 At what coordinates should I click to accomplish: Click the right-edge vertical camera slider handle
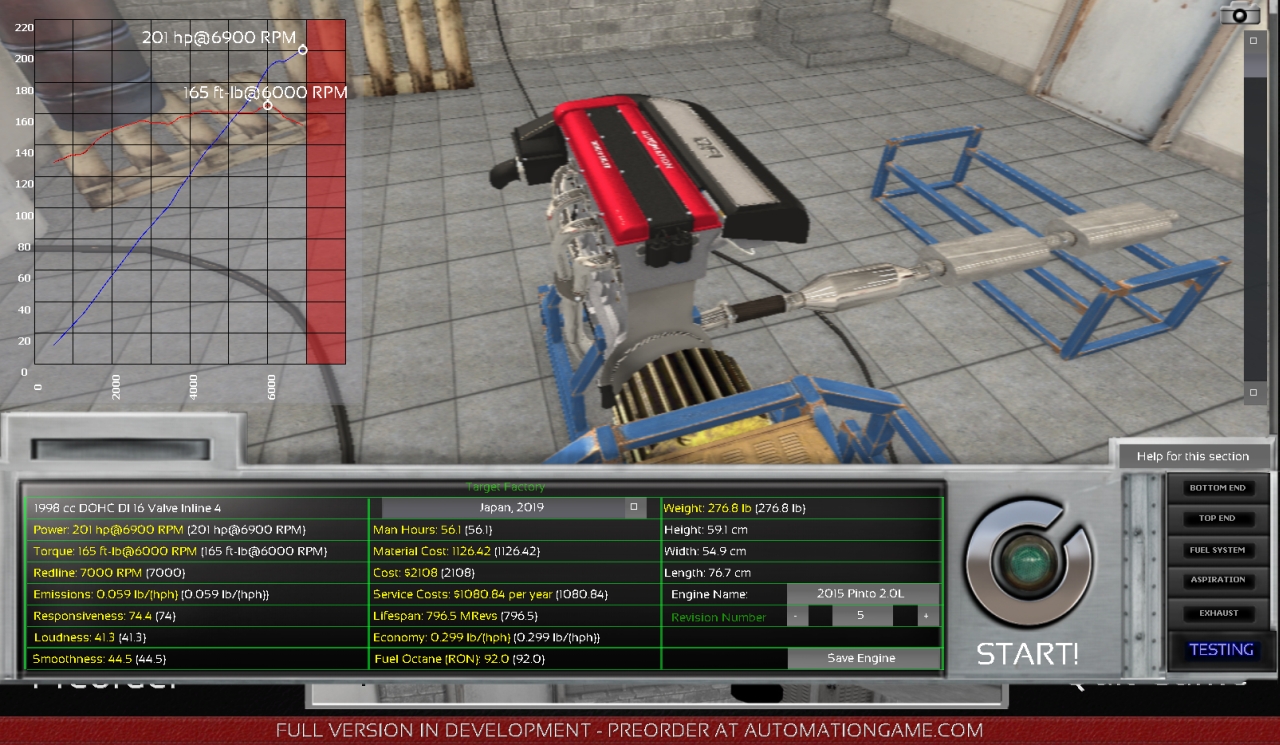pos(1251,42)
